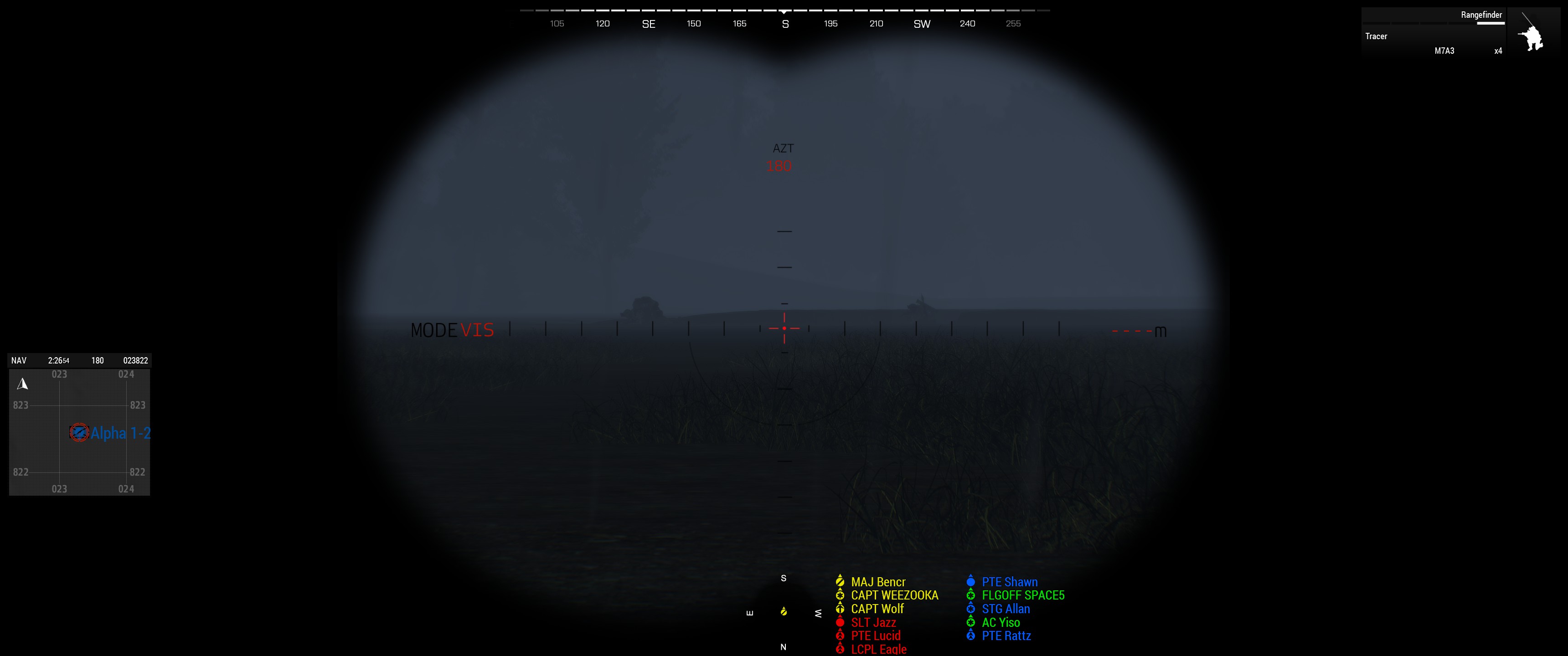Image resolution: width=1568 pixels, height=656 pixels.
Task: Open the NAV panel header
Action: pyautogui.click(x=19, y=360)
